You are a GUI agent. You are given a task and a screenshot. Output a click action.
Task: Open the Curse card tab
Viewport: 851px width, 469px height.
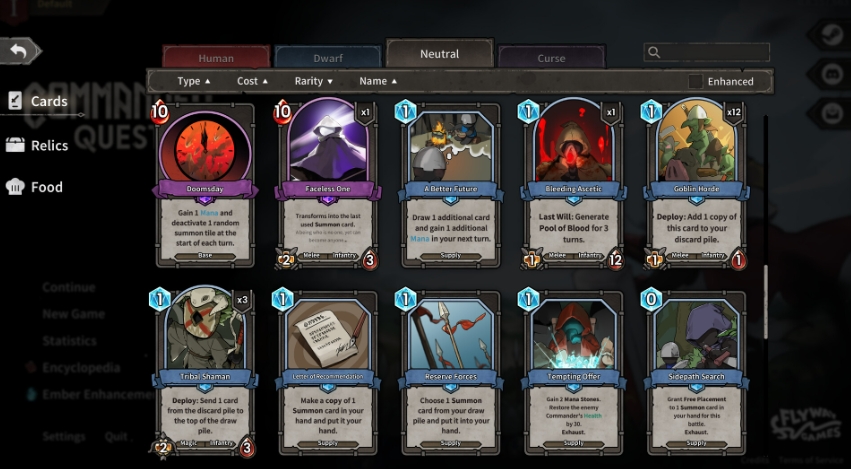(551, 58)
